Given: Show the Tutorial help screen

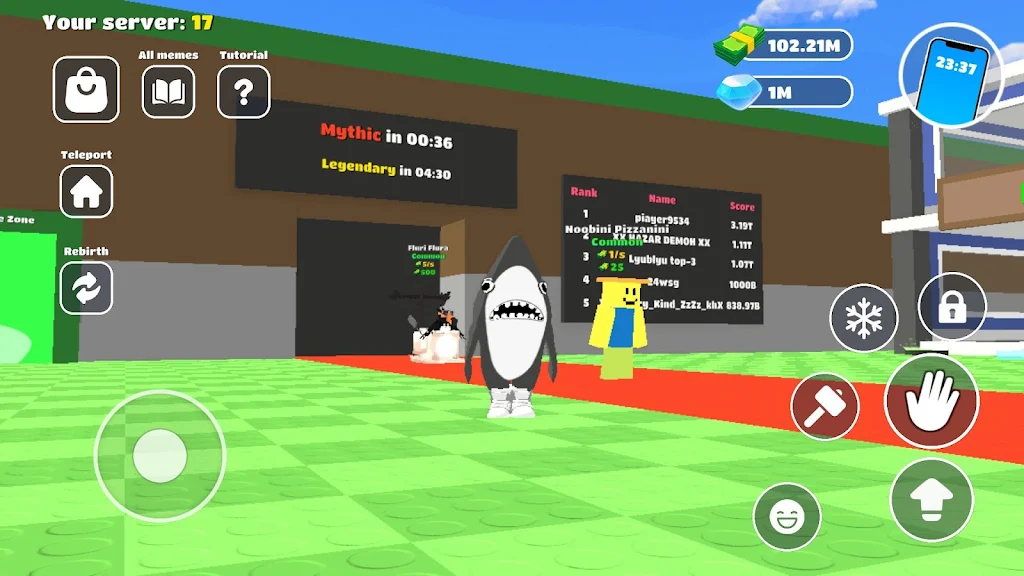Looking at the screenshot, I should (x=244, y=92).
